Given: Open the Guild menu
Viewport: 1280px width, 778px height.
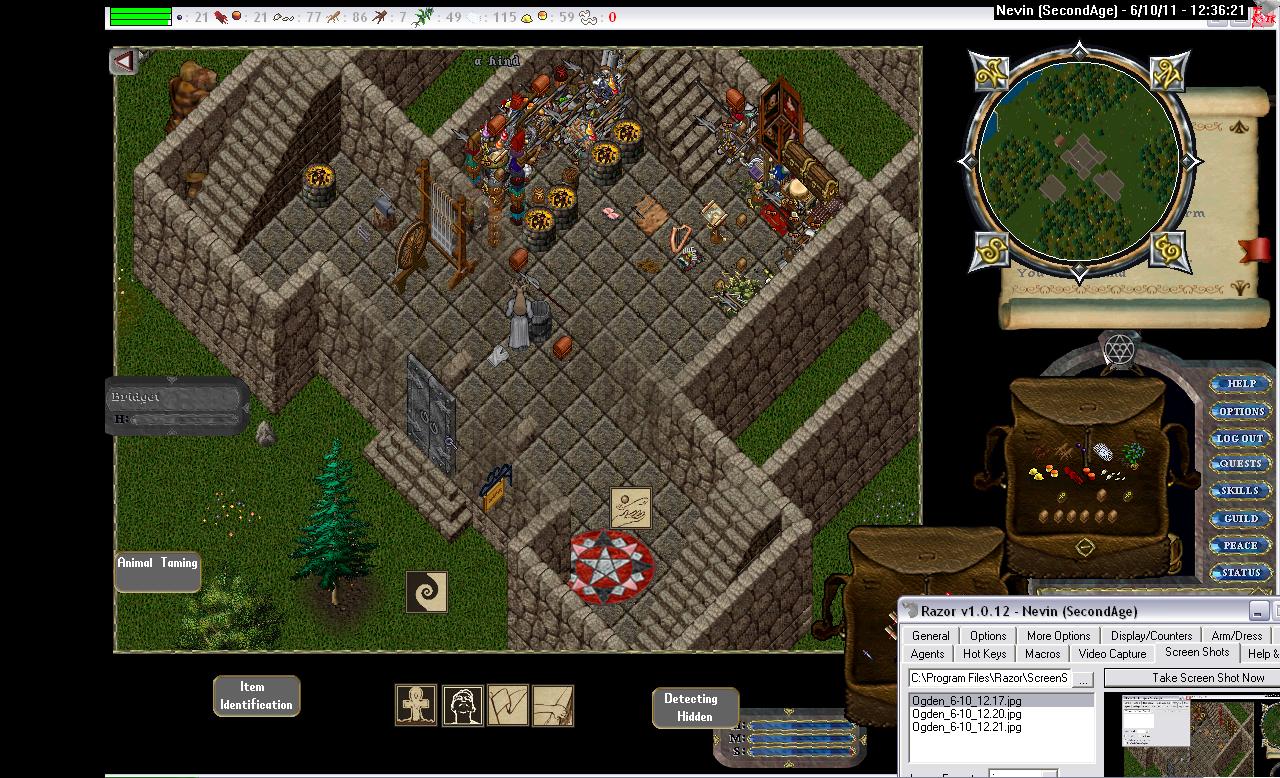Looking at the screenshot, I should click(x=1241, y=518).
